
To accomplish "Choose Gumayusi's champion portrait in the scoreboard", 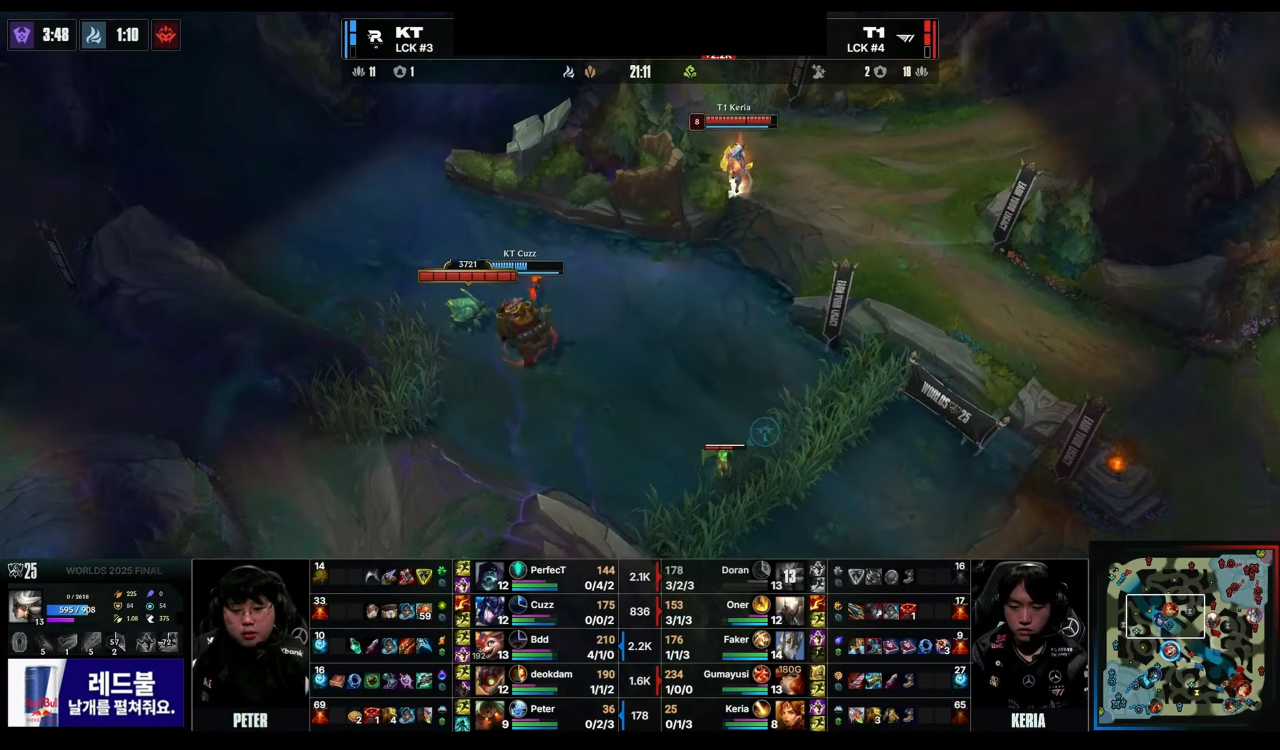I will click(789, 680).
